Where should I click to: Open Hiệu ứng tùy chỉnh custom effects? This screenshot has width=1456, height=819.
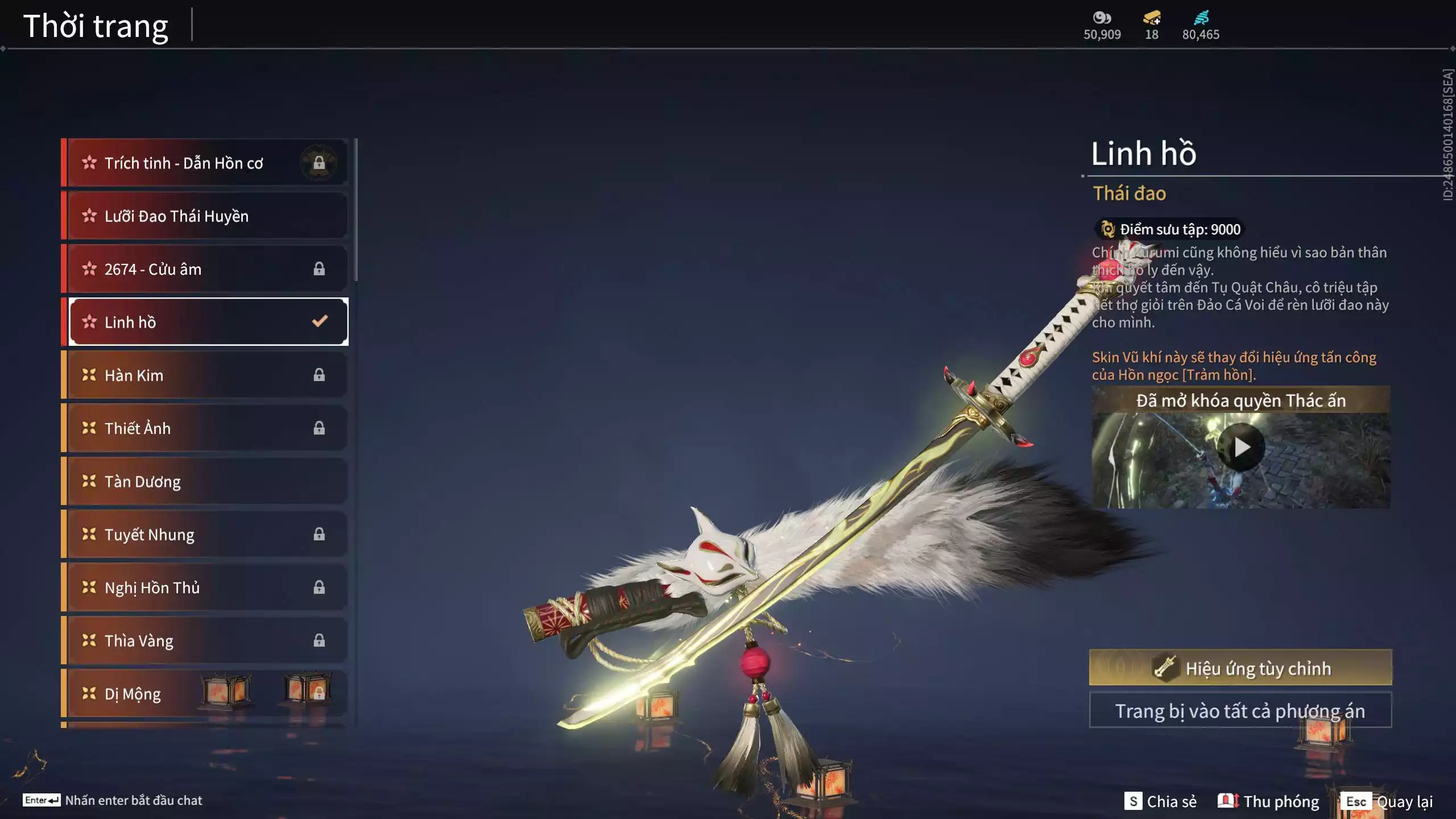1240,668
